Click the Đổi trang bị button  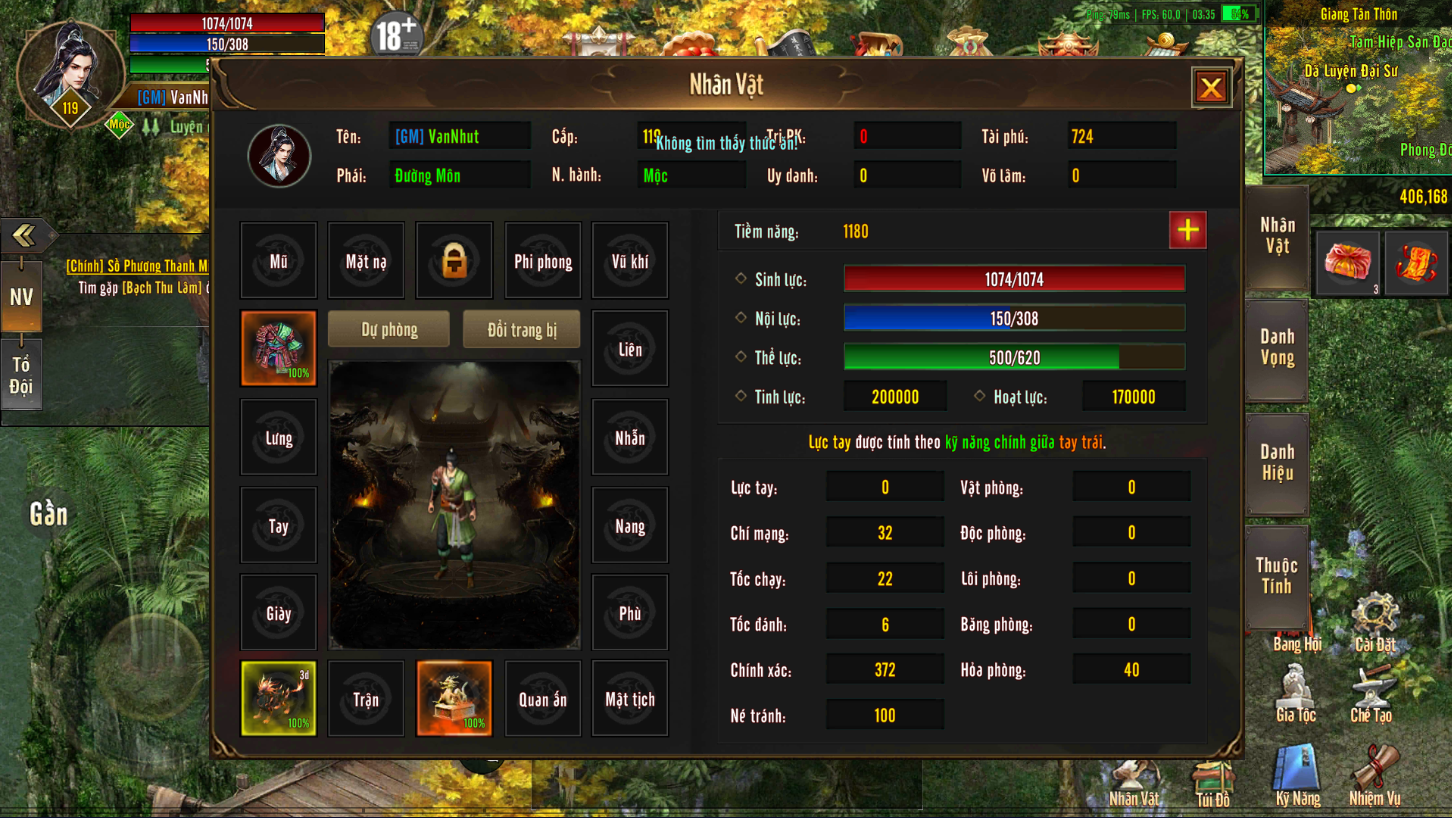521,330
